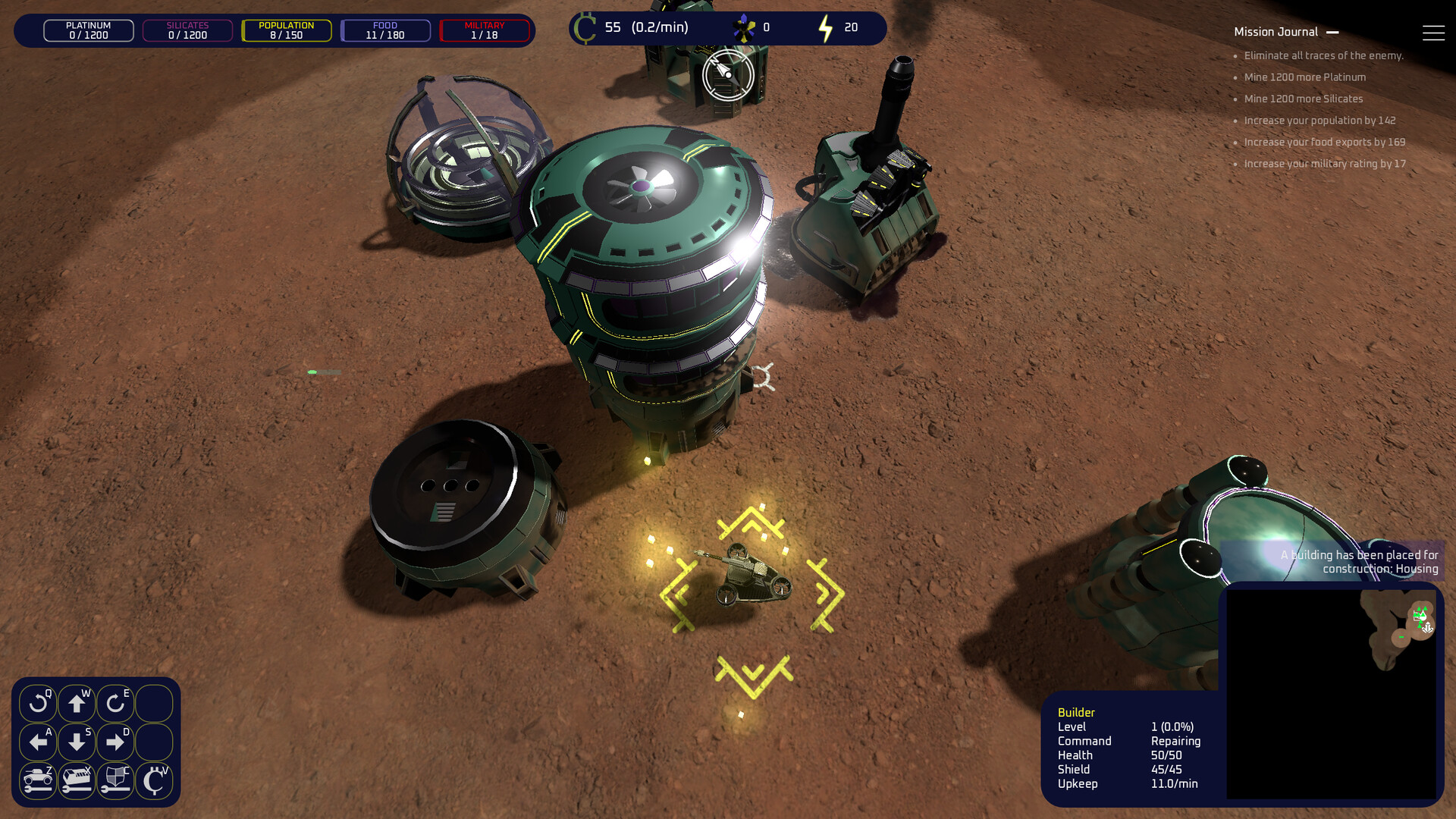Click Eliminate all traces of the enemy objective
This screenshot has height=819, width=1456.
(x=1323, y=55)
